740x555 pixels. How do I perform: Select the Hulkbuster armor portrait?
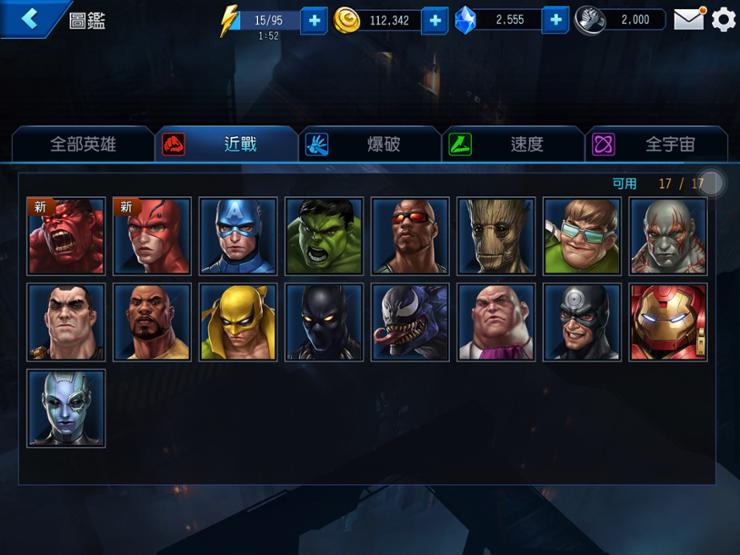point(668,322)
